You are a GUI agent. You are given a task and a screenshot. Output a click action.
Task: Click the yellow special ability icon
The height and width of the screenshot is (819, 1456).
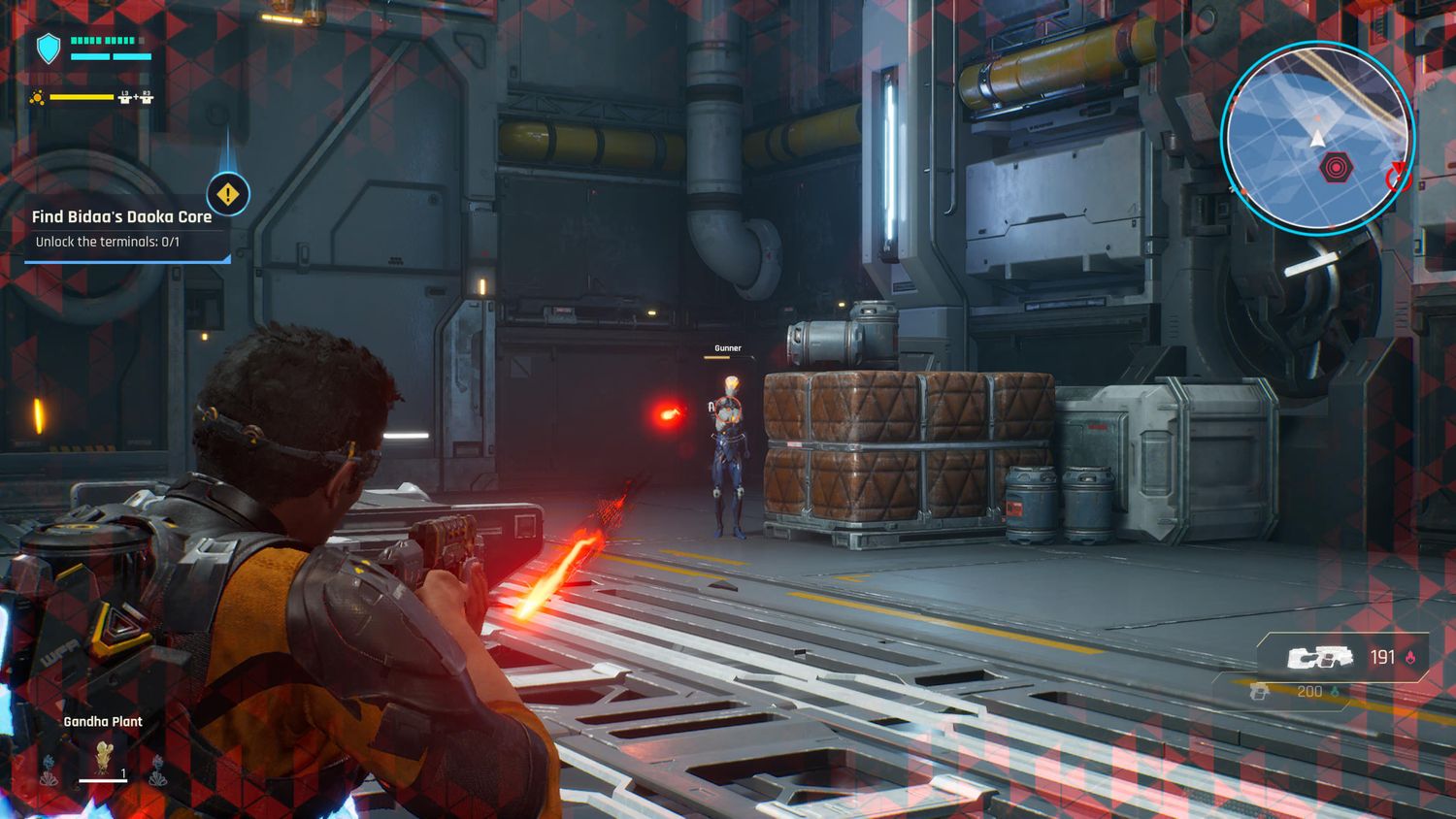[x=37, y=97]
